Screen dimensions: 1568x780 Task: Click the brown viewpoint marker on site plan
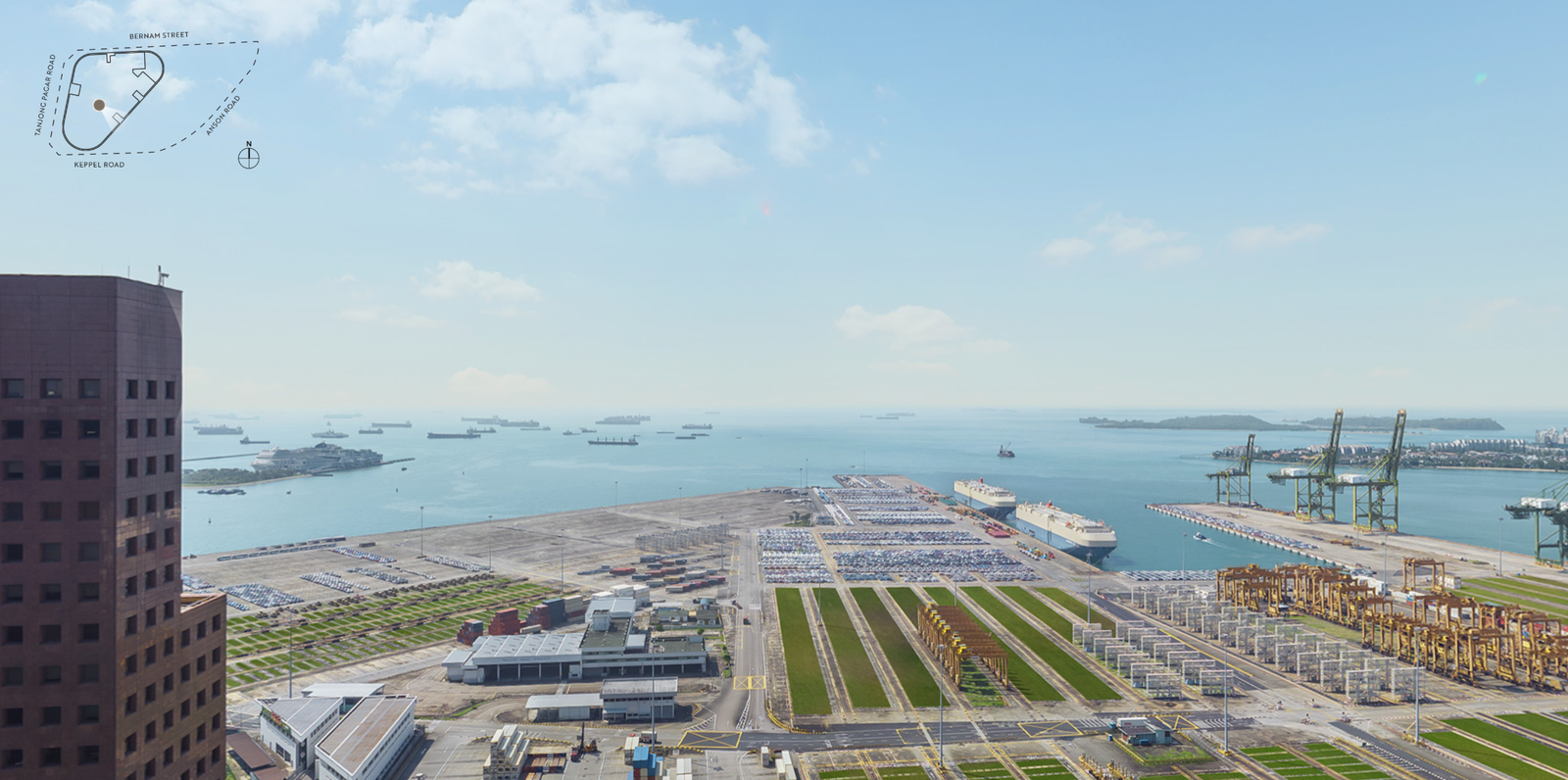pyautogui.click(x=99, y=104)
